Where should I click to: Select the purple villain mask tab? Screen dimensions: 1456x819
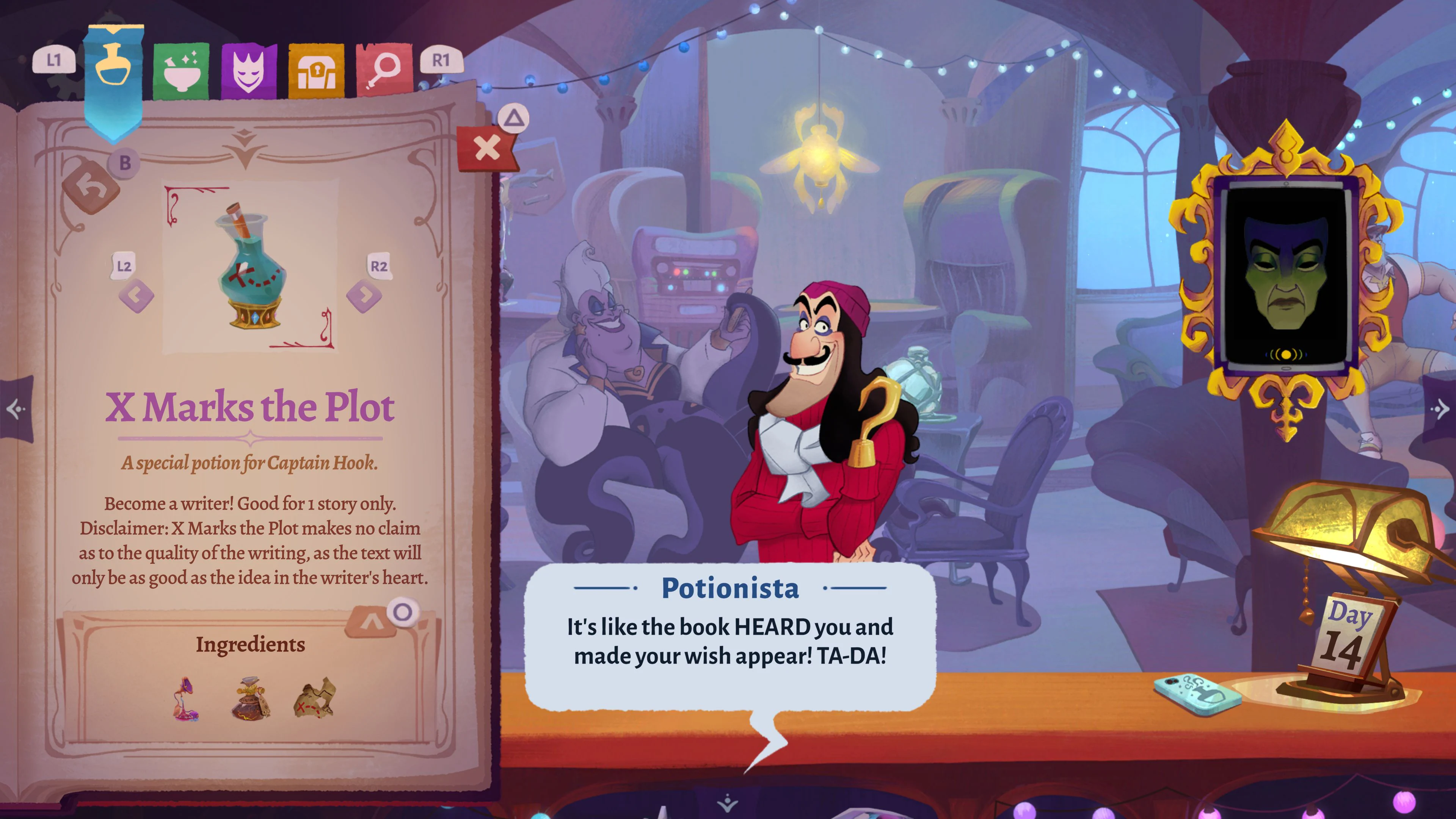(x=249, y=63)
